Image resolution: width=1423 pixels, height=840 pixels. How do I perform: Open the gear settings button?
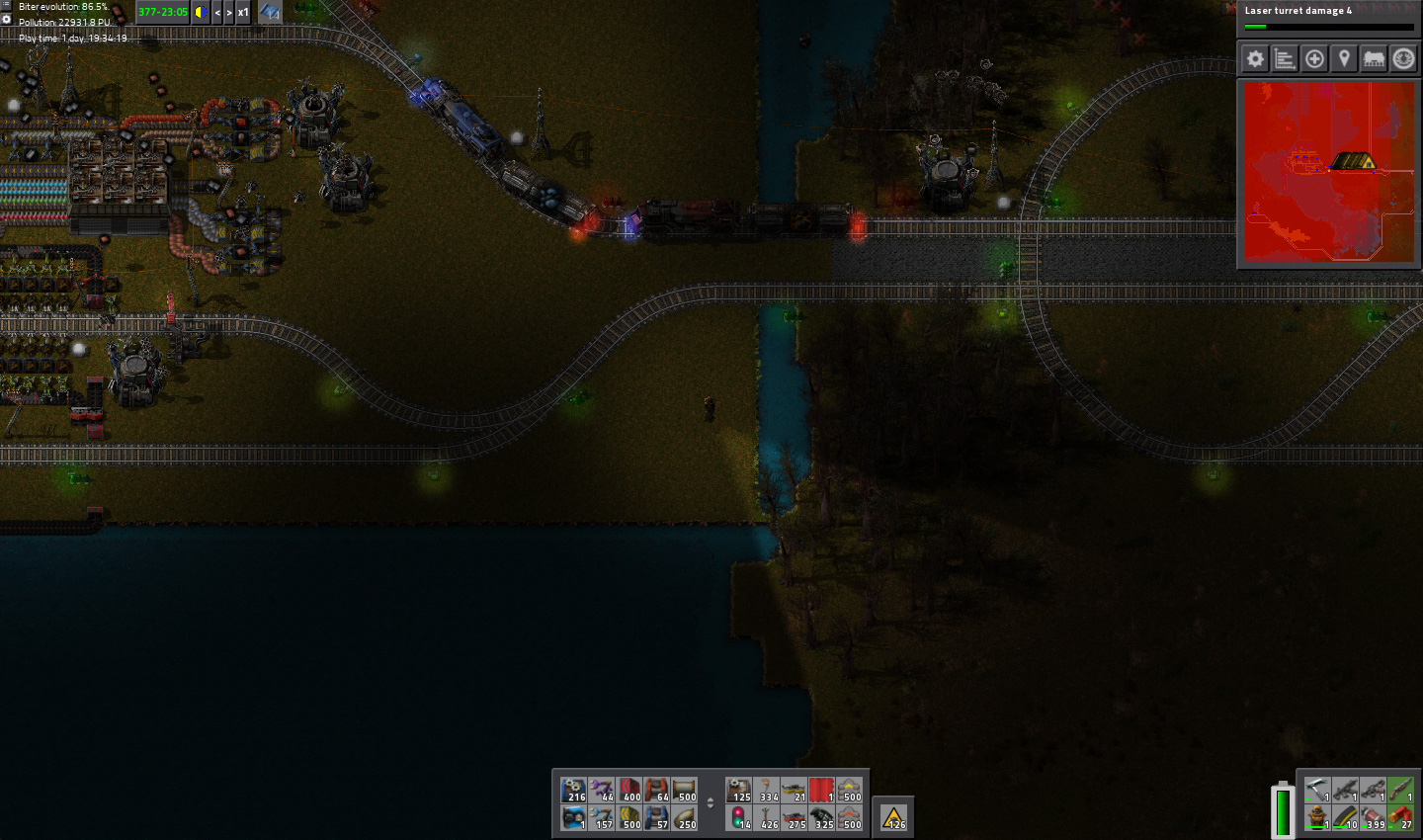tap(1255, 59)
